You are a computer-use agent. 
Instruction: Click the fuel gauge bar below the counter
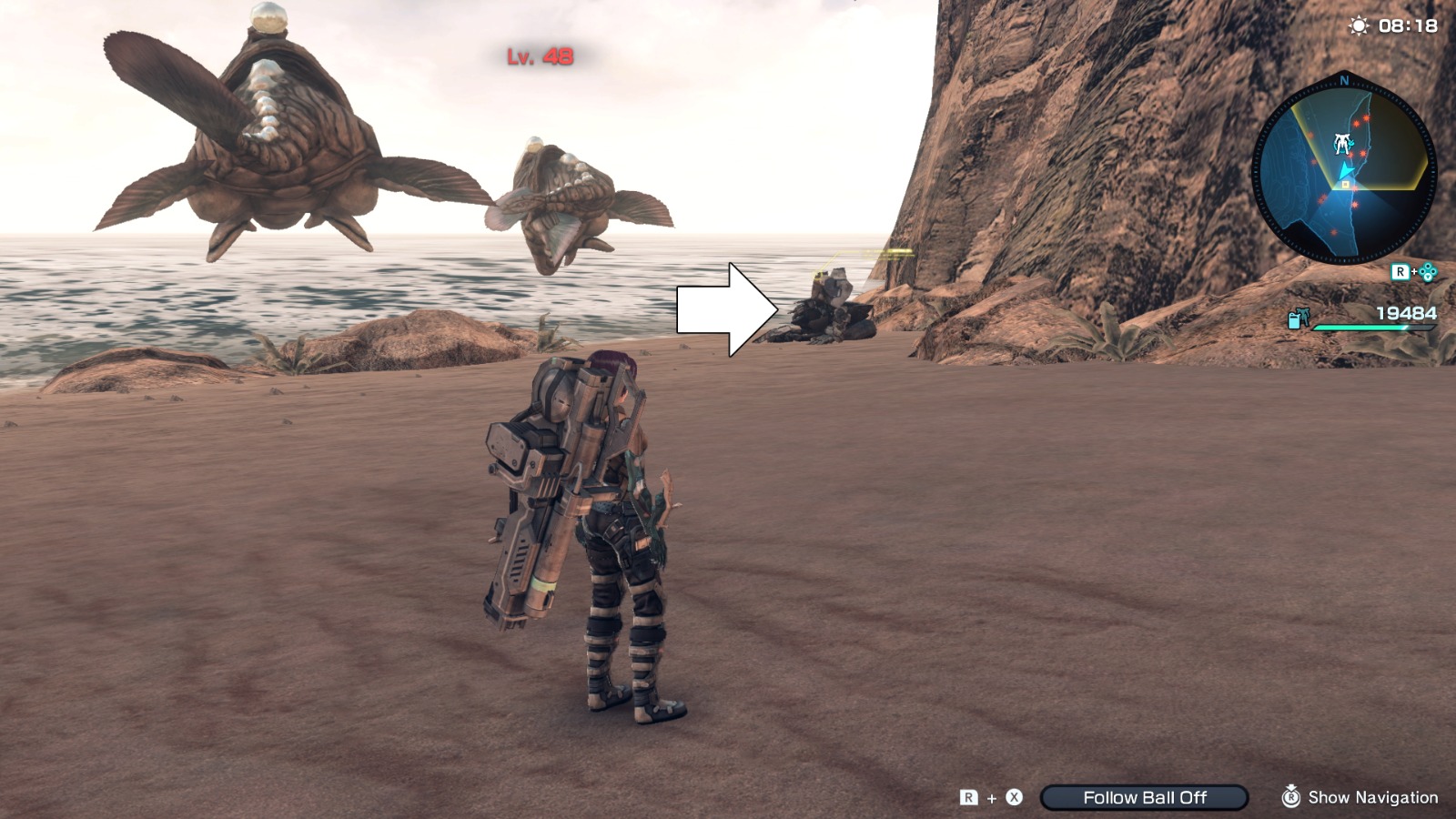[x=1375, y=326]
